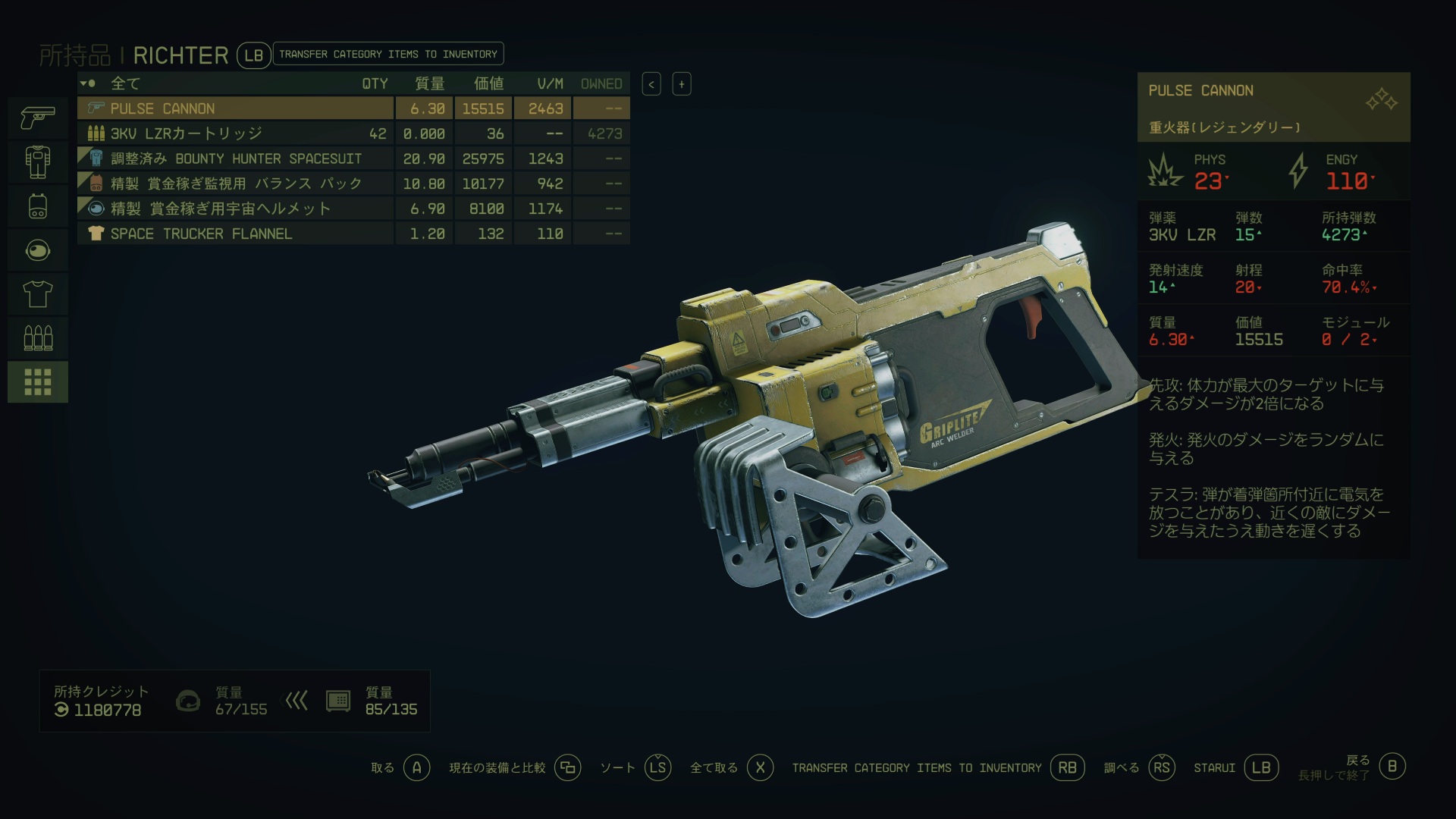Open the apparel shirt category tab

[38, 293]
